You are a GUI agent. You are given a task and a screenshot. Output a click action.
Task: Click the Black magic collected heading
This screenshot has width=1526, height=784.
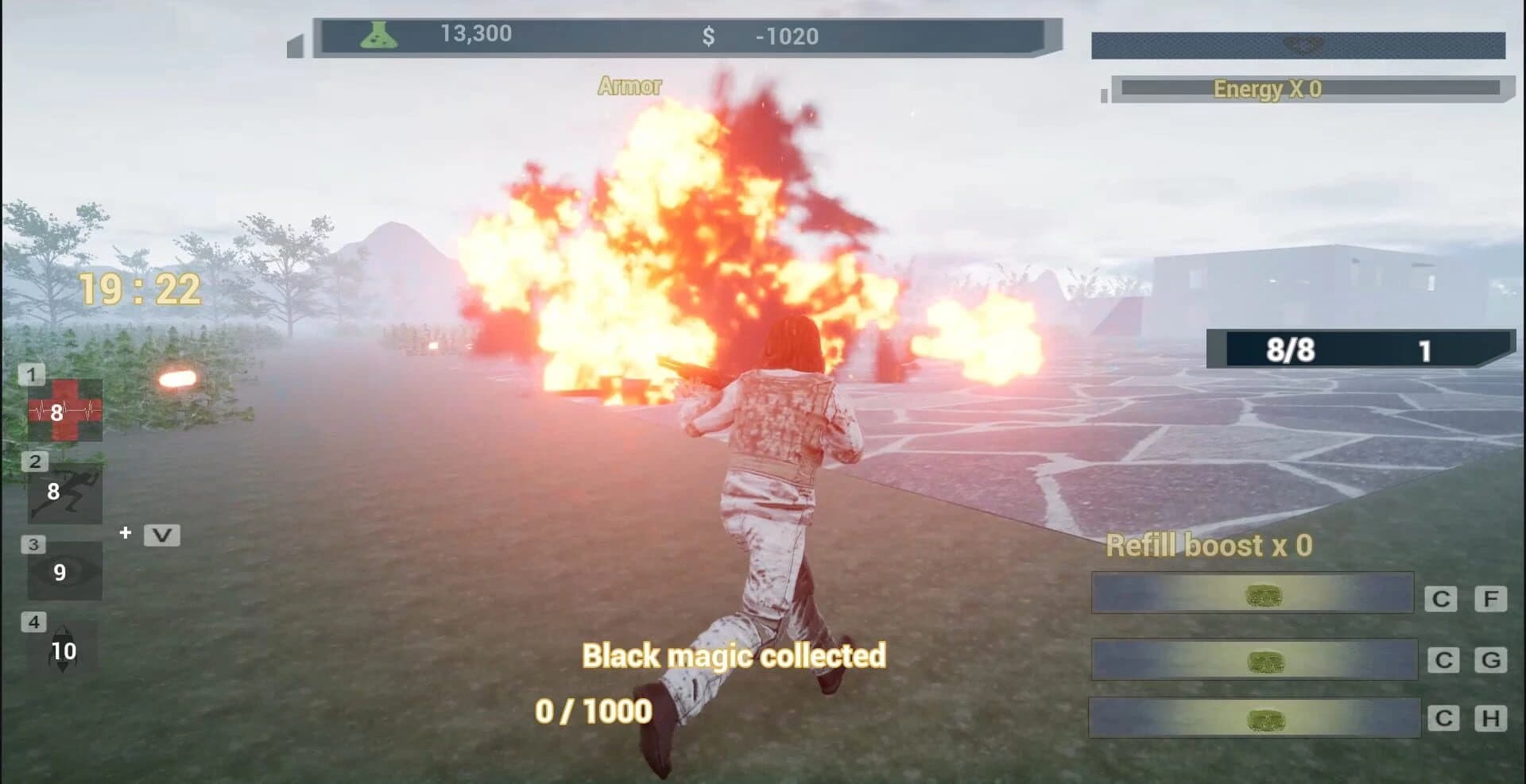click(734, 656)
